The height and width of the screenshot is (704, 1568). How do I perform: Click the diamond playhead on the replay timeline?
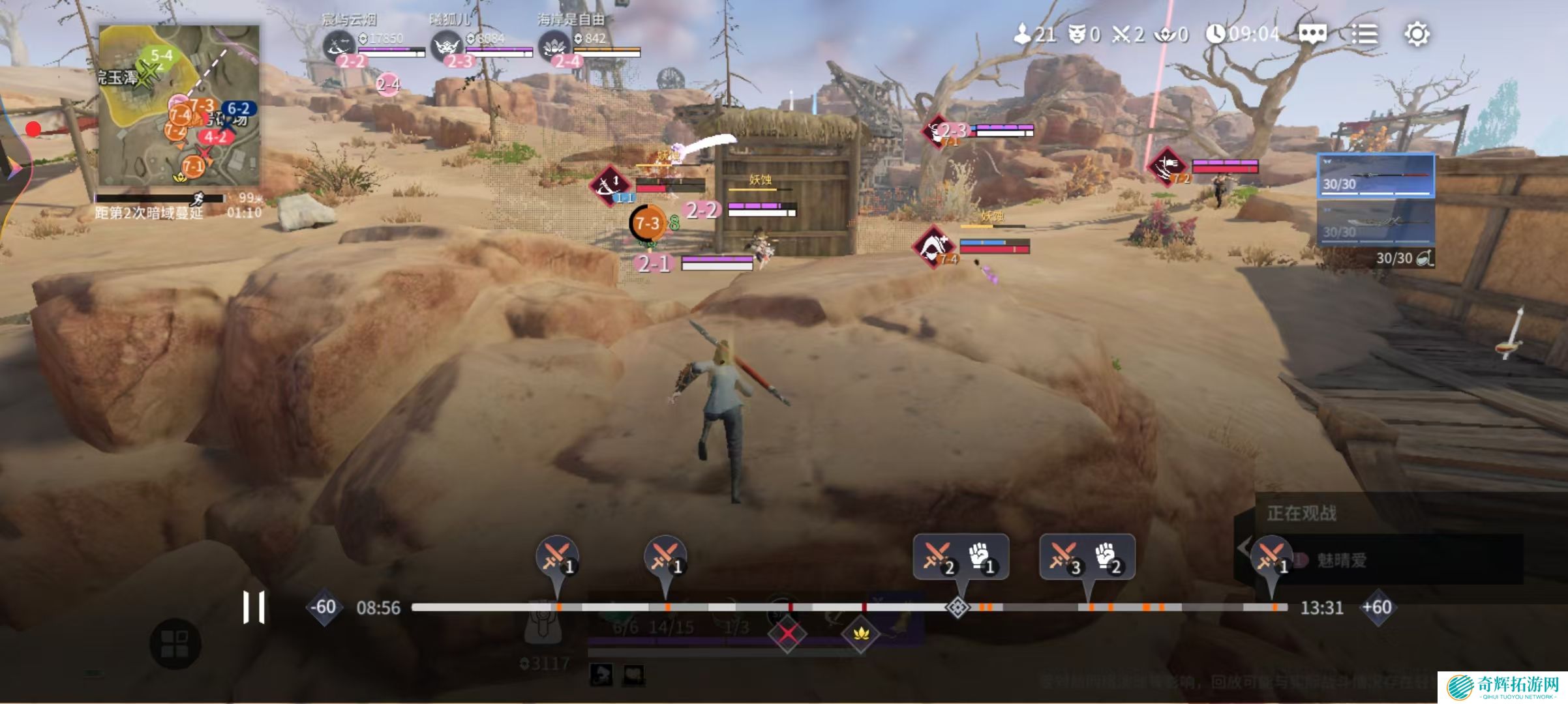(957, 608)
